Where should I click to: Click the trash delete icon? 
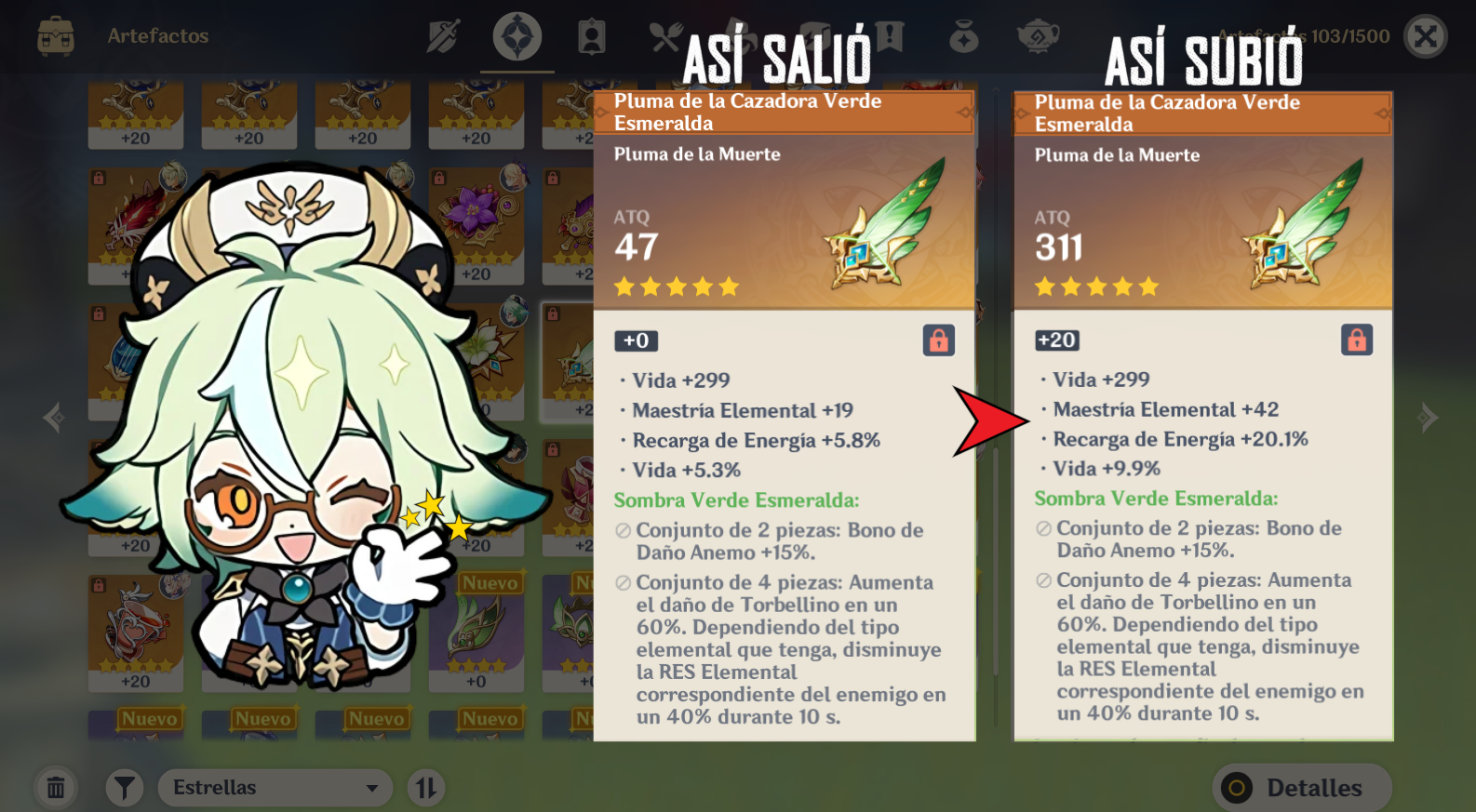tap(56, 787)
